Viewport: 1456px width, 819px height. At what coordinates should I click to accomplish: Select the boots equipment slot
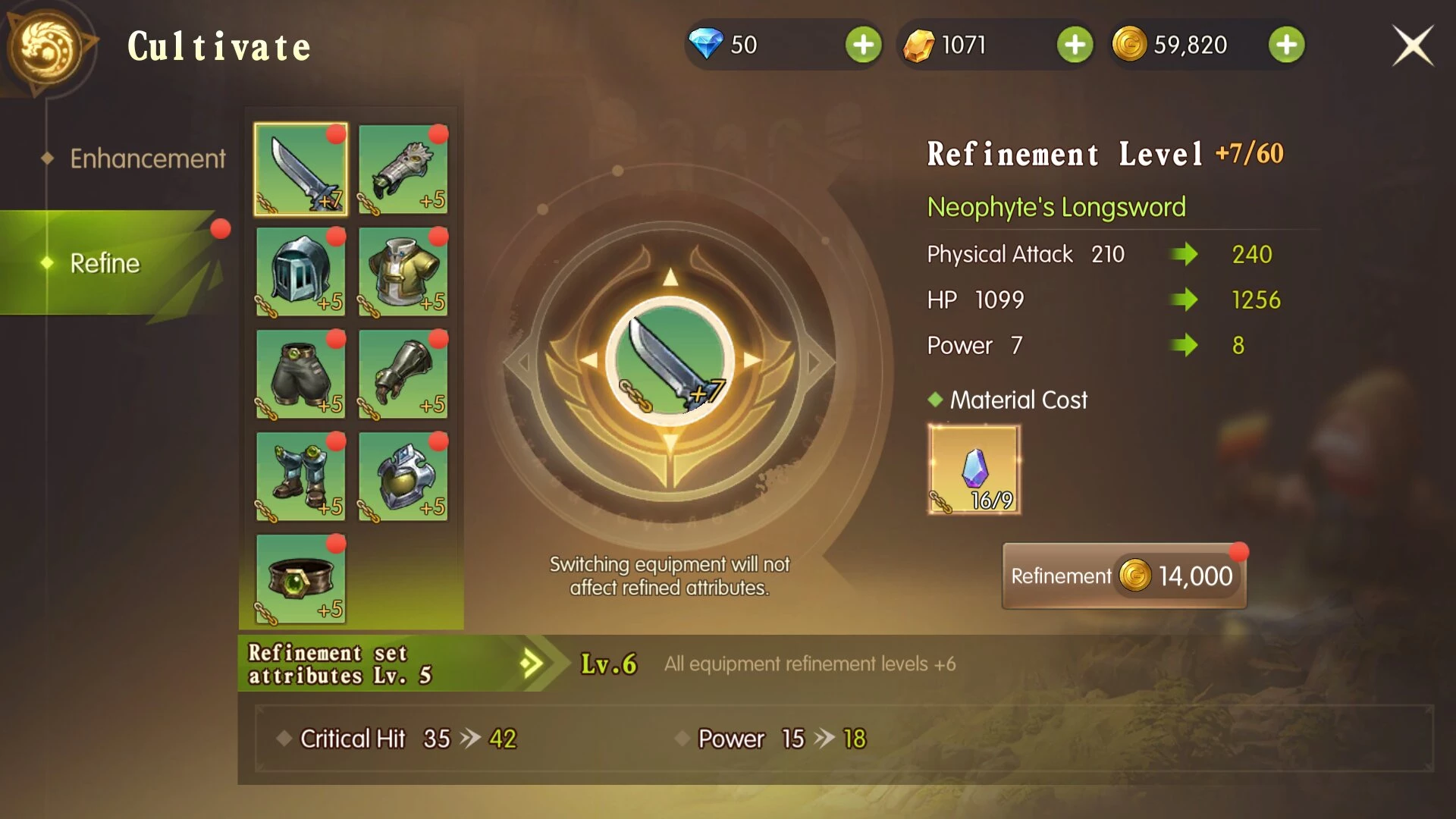301,476
